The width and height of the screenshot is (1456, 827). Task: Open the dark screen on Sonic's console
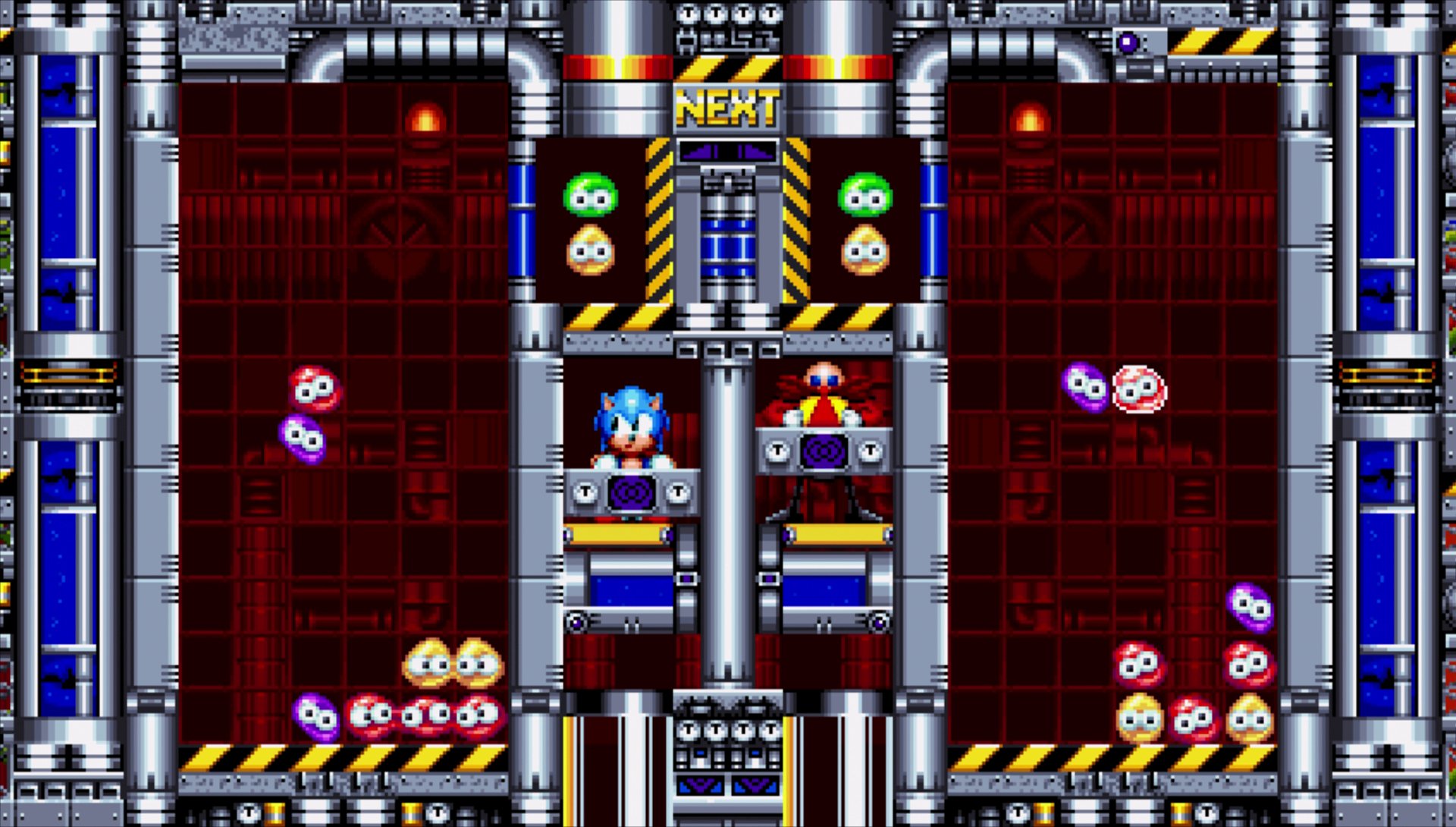click(630, 493)
